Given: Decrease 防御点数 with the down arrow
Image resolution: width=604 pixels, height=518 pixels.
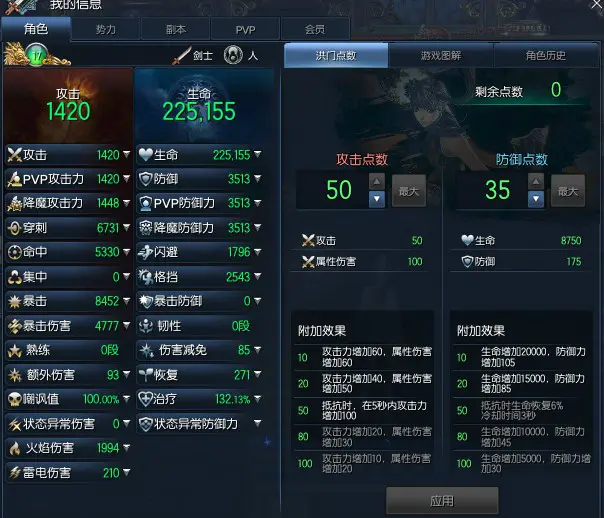Looking at the screenshot, I should (x=535, y=198).
